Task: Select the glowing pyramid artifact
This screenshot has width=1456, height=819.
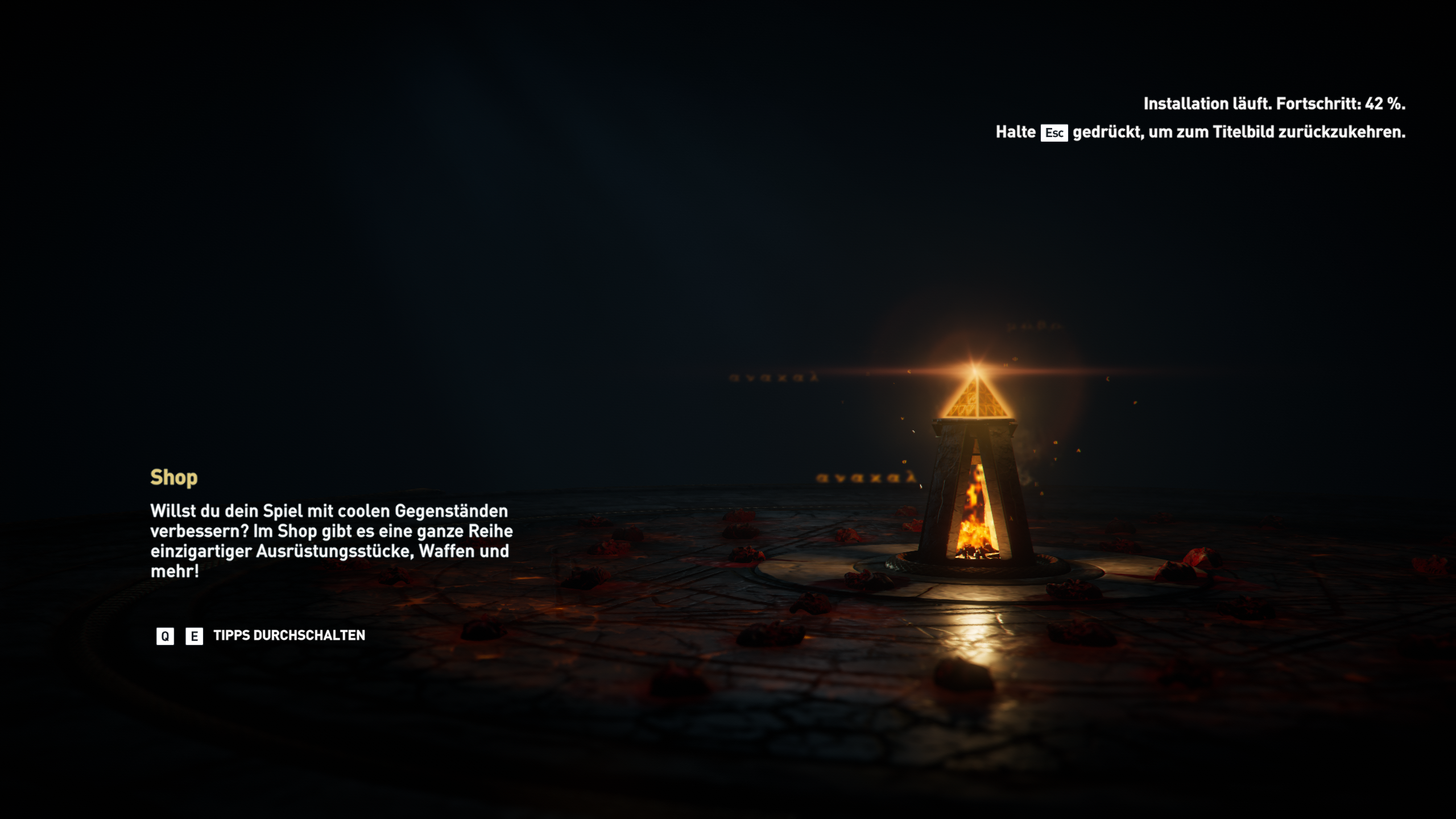Action: (x=977, y=397)
